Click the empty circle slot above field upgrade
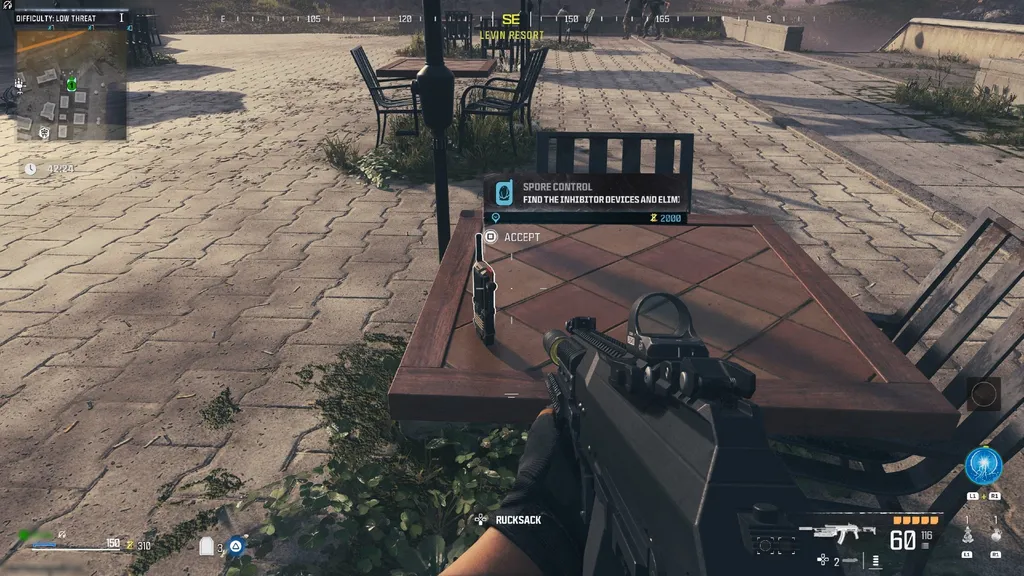The image size is (1024, 576). click(x=983, y=393)
